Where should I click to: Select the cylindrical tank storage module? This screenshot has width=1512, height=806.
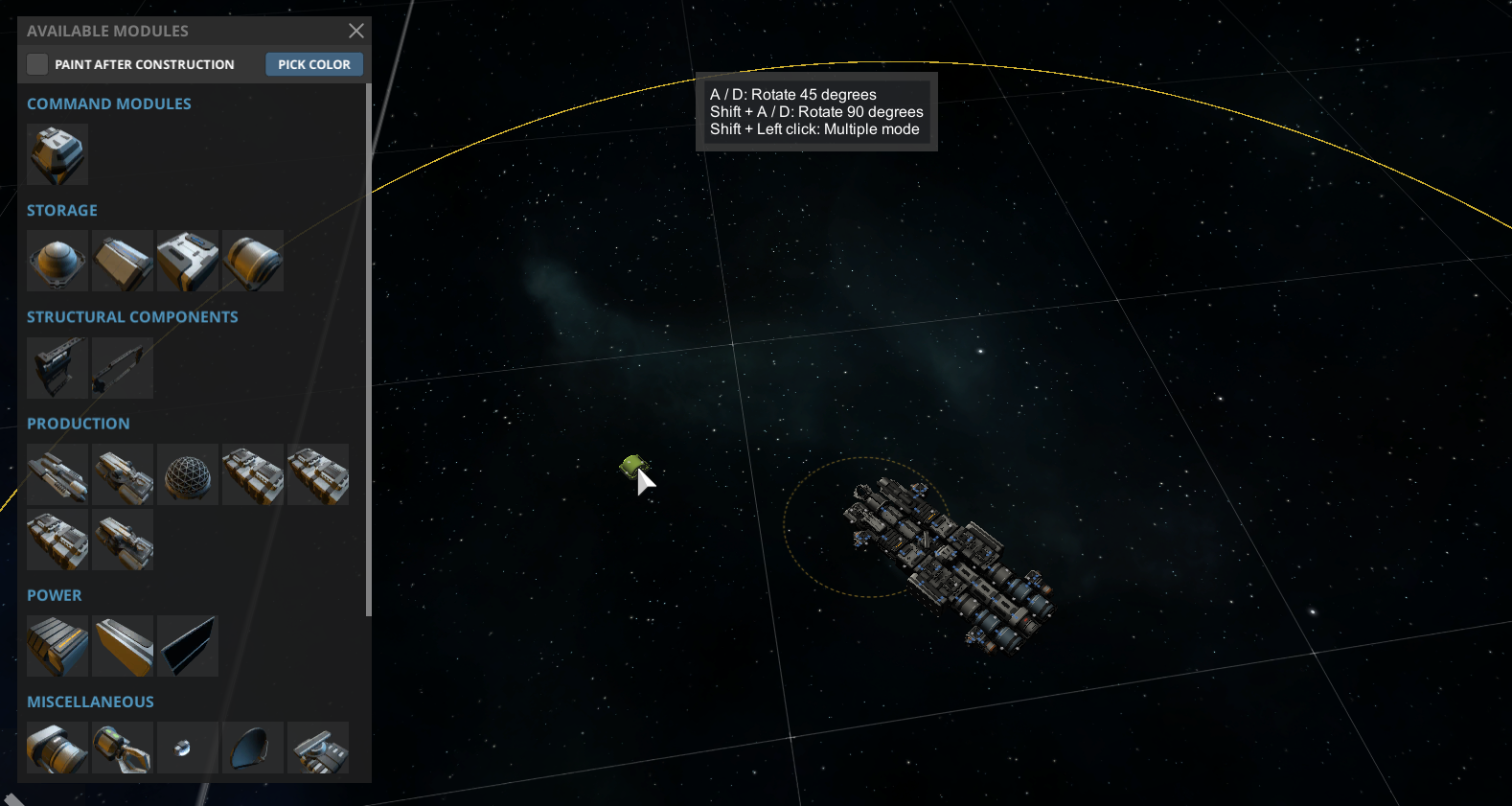click(x=253, y=261)
